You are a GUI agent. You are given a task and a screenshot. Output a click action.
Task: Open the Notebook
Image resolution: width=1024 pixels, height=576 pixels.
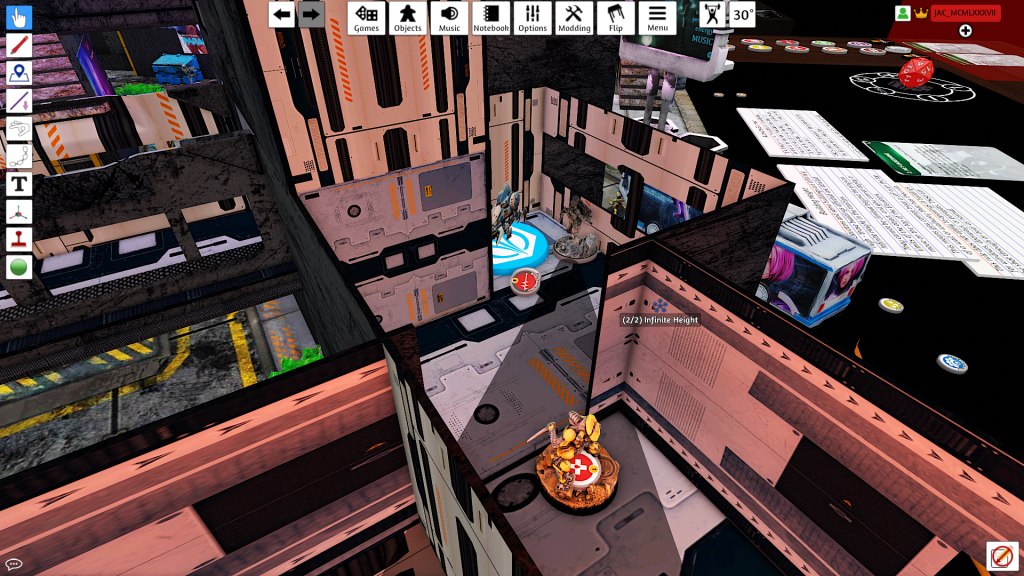(x=490, y=17)
